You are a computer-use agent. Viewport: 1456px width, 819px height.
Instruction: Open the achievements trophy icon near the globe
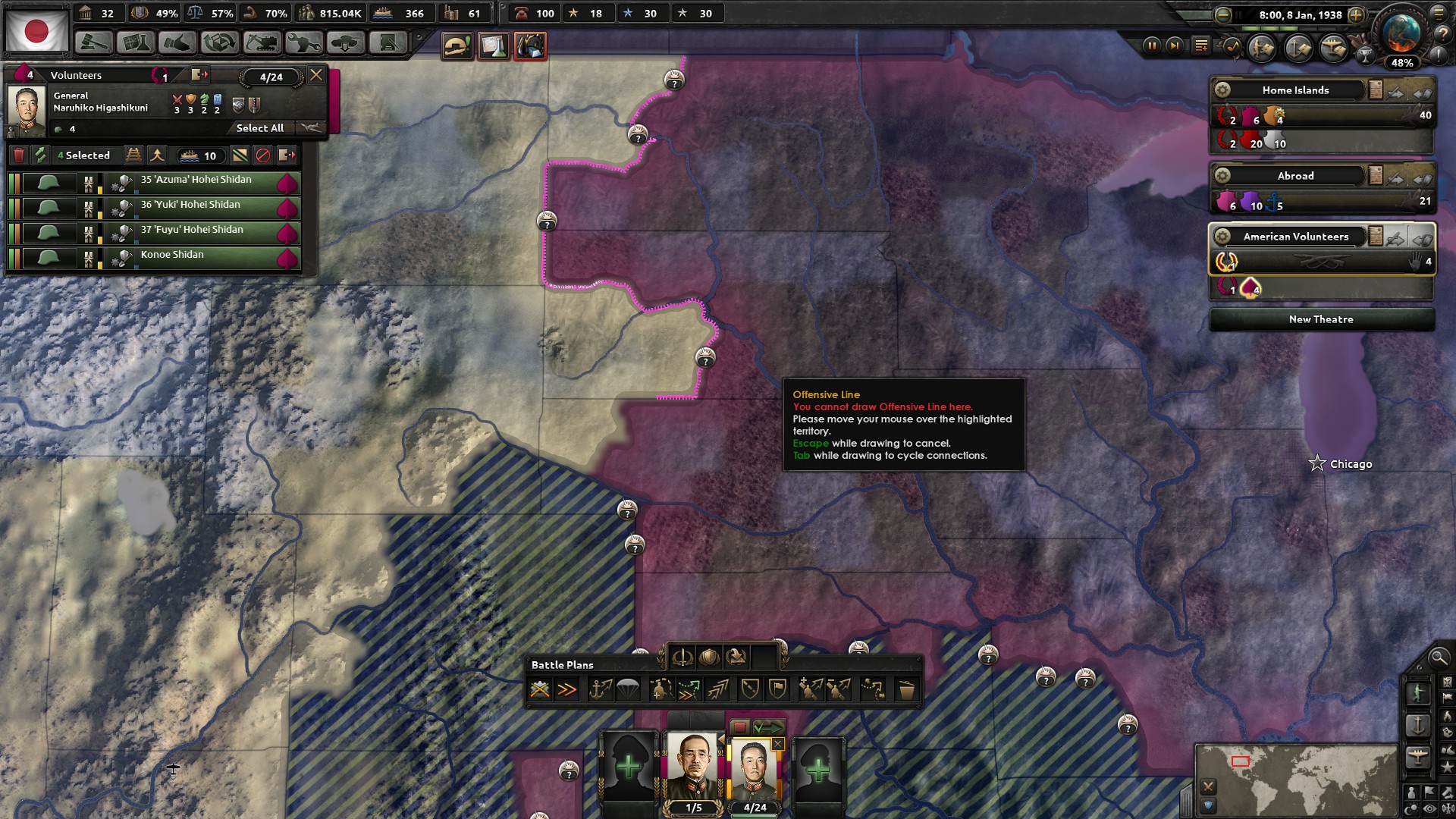point(1365,55)
